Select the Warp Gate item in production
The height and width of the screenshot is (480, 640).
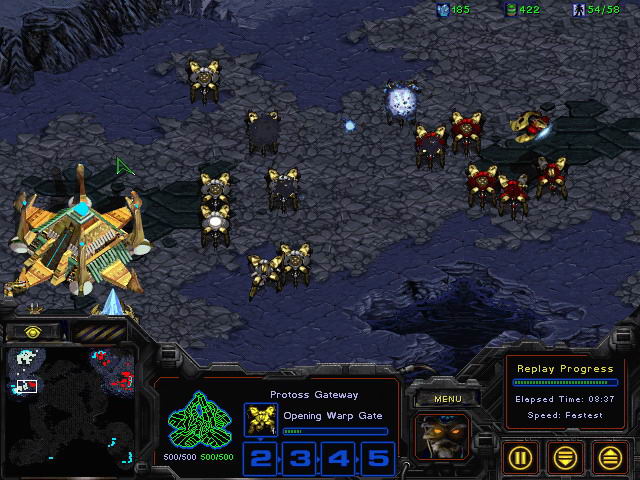[260, 420]
